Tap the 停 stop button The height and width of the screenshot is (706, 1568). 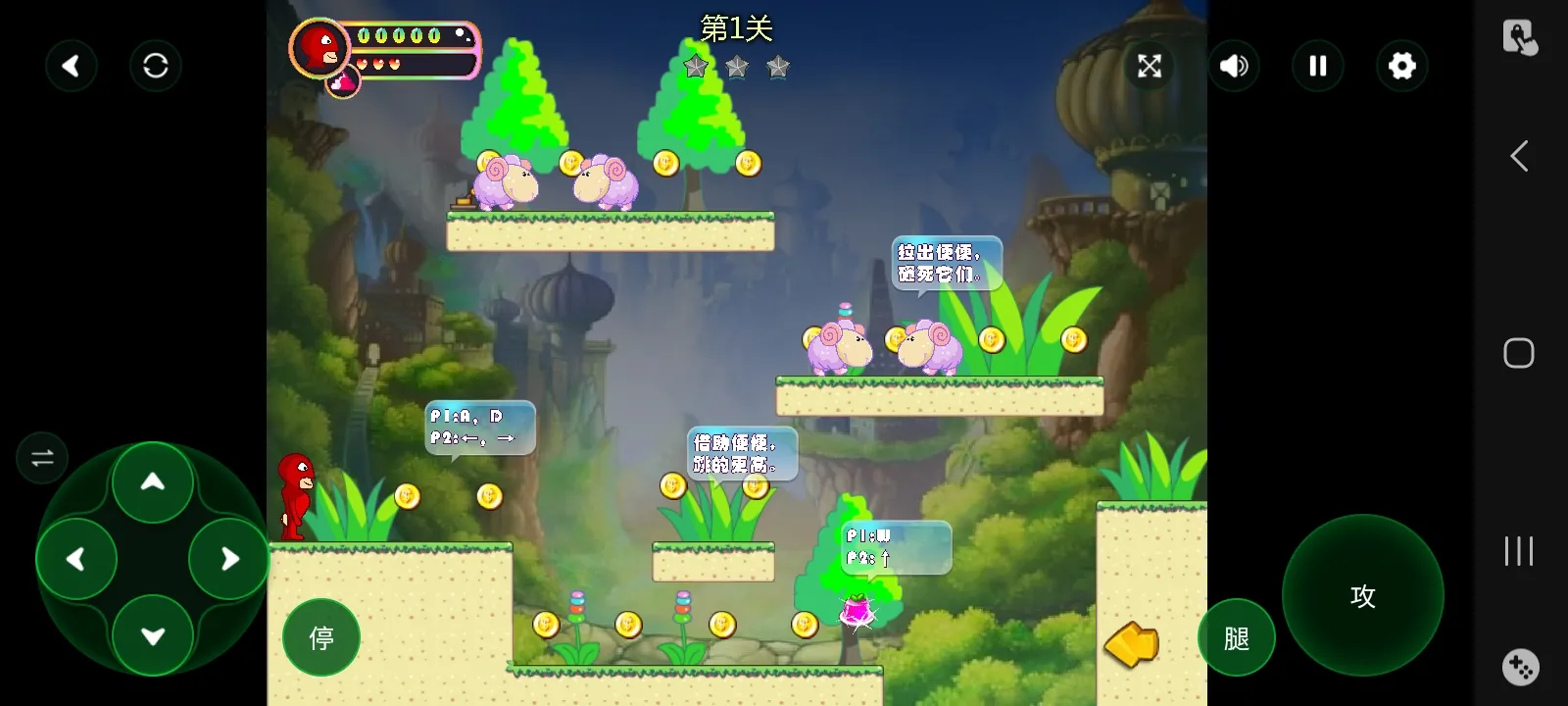(321, 637)
